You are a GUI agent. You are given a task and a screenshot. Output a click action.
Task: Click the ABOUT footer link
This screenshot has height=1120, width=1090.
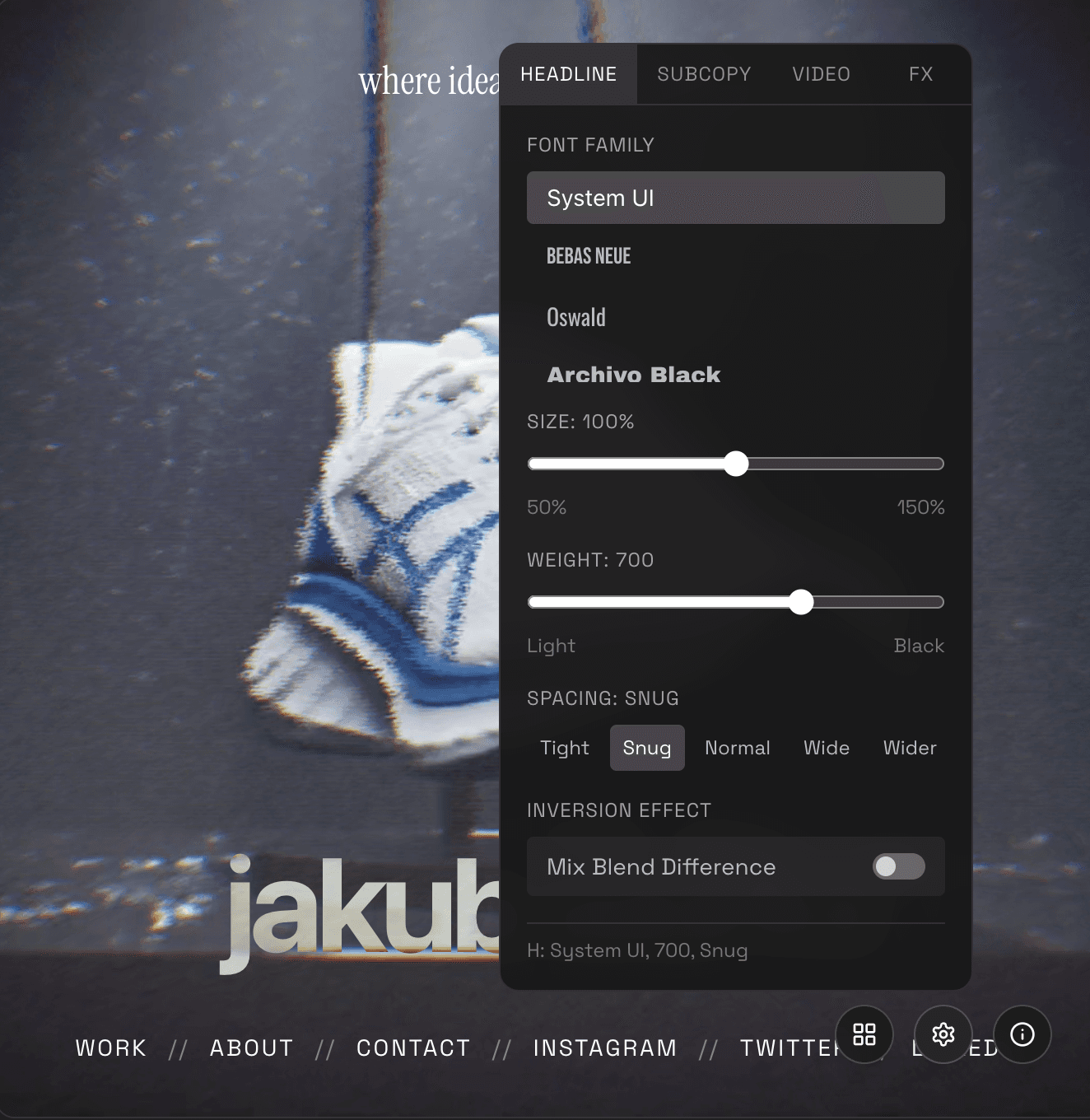pos(251,1048)
